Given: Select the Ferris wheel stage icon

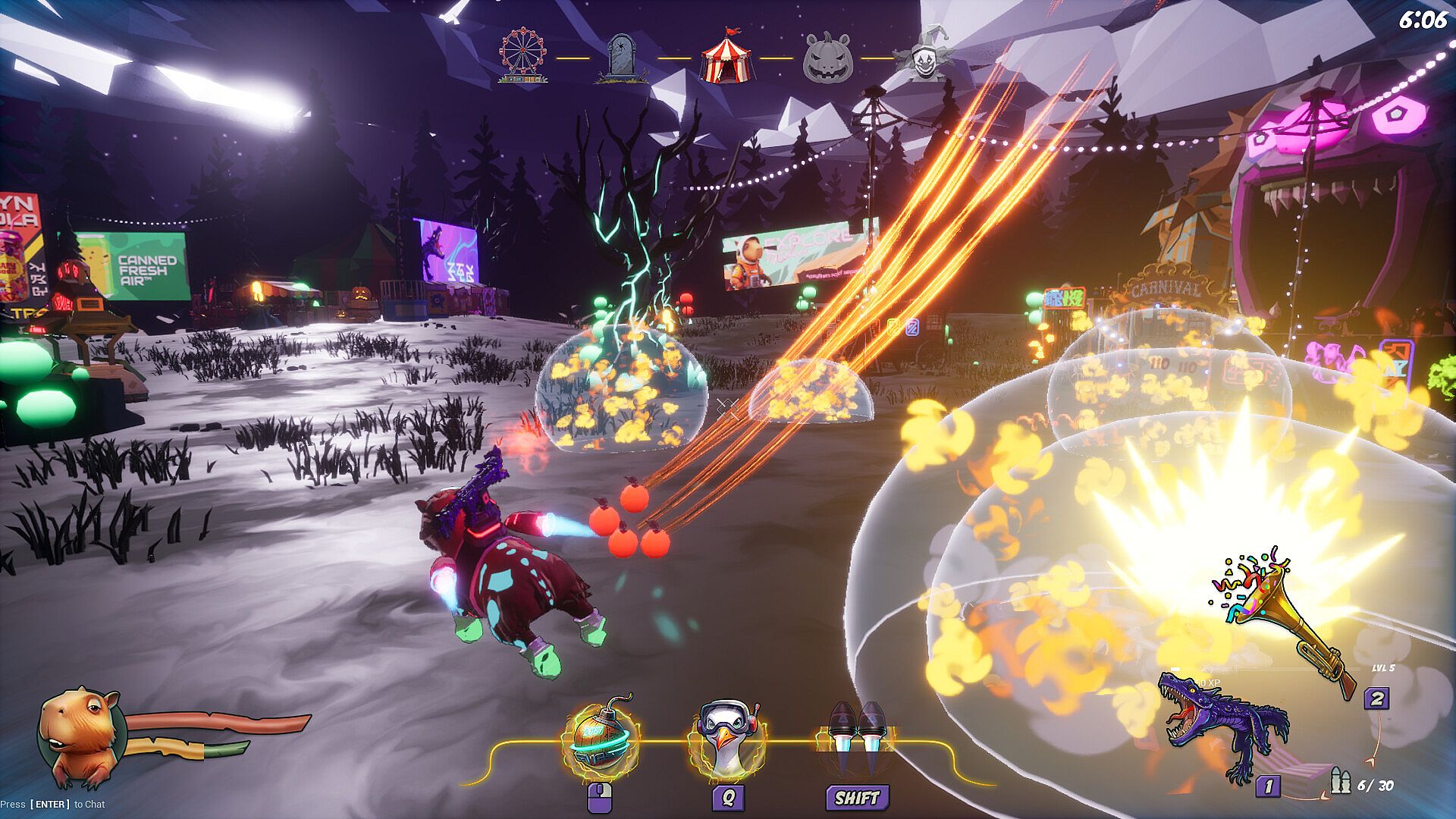Looking at the screenshot, I should [523, 55].
